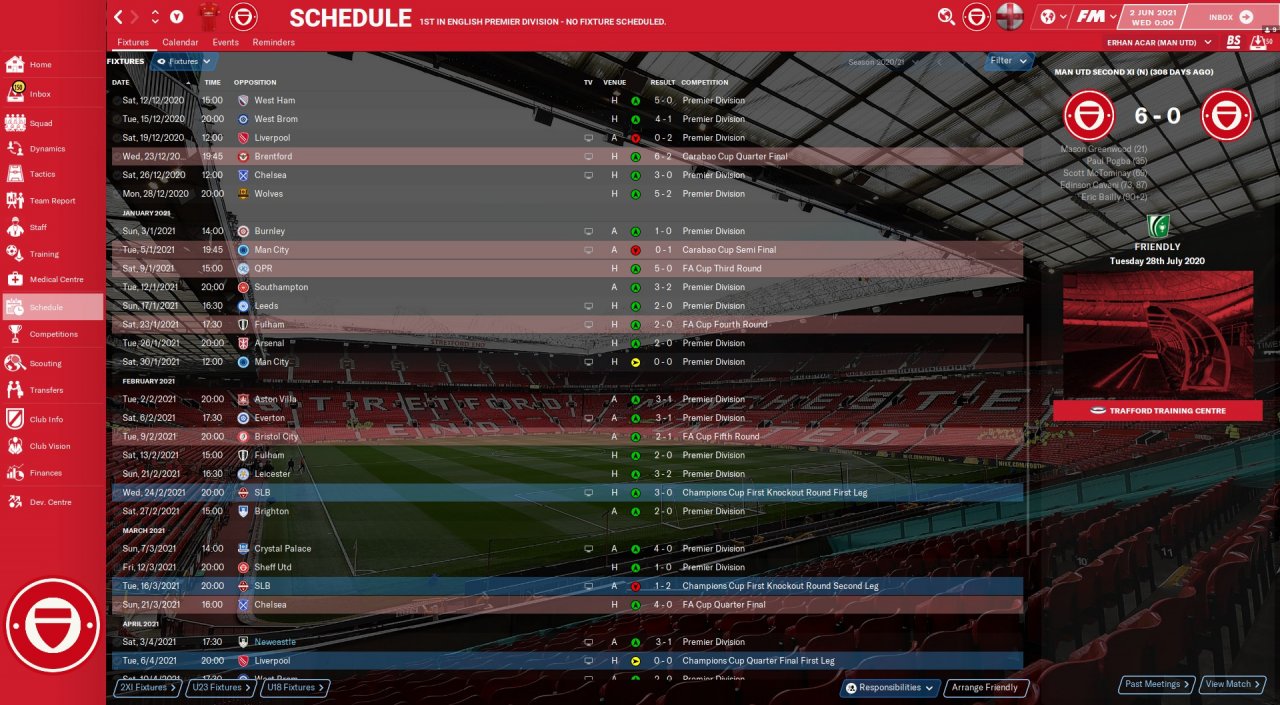Go back with the left arrow
Image resolution: width=1280 pixels, height=705 pixels.
pos(119,17)
